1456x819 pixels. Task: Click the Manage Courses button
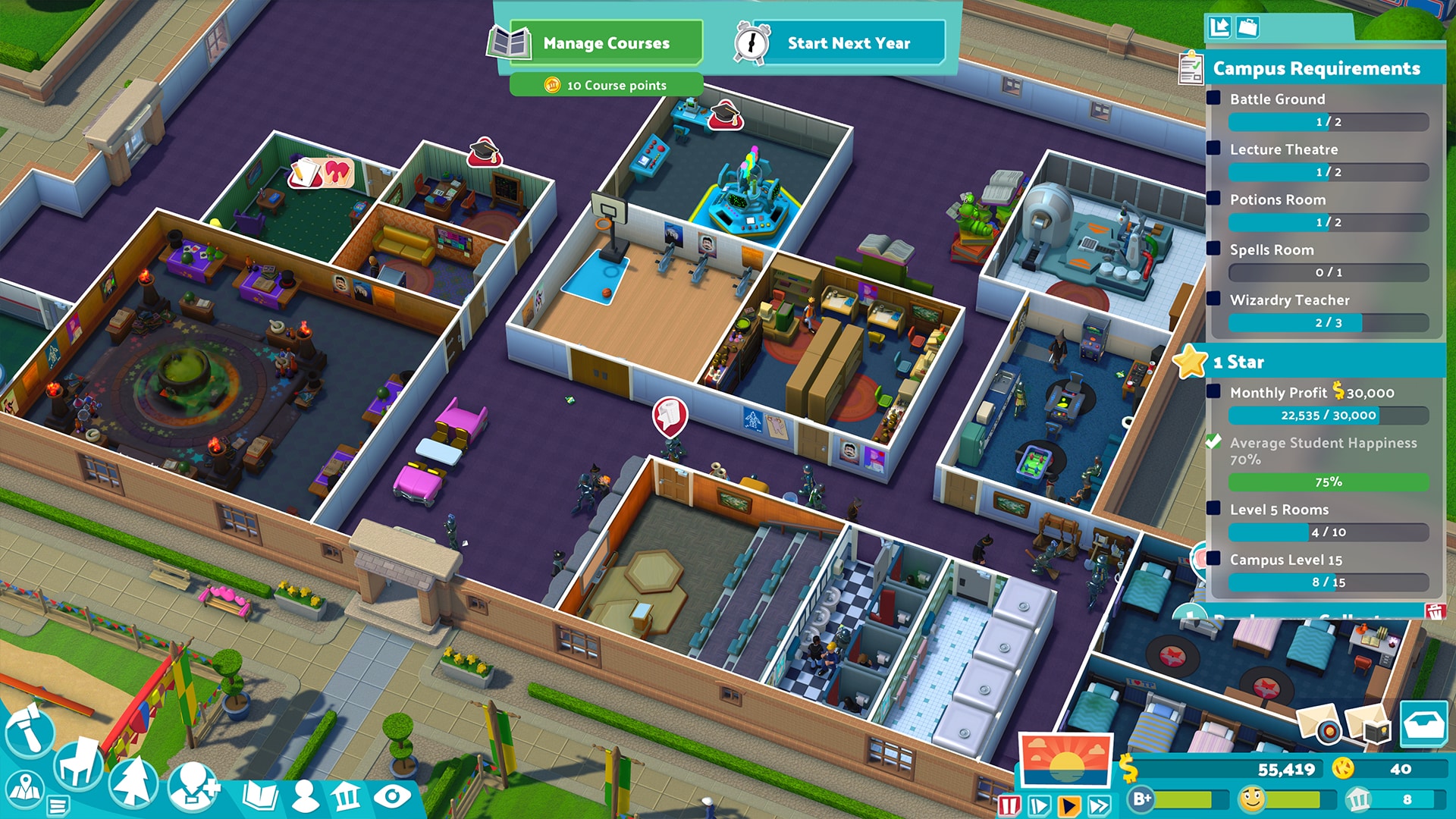pos(604,43)
